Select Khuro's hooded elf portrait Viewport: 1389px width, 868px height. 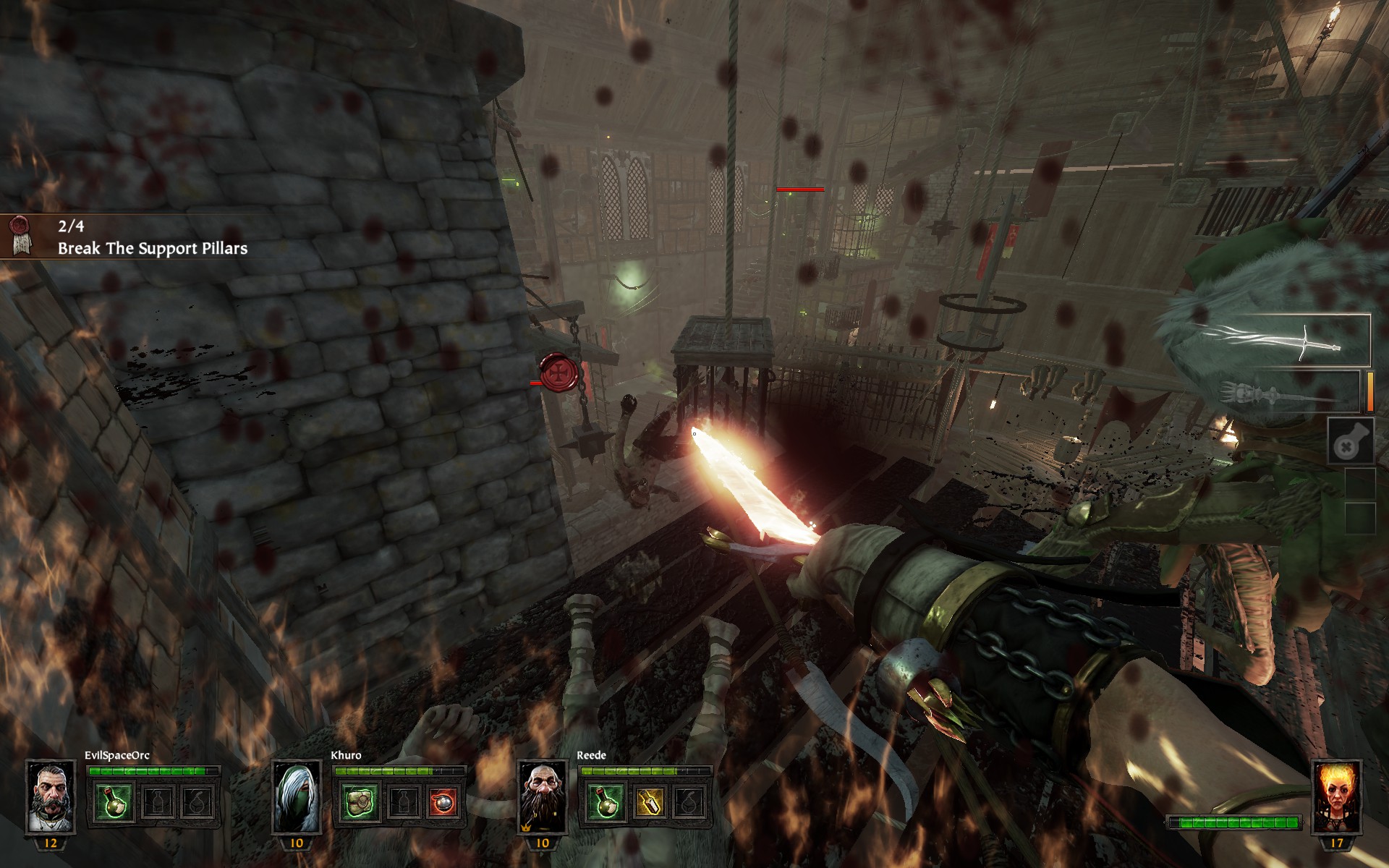297,797
